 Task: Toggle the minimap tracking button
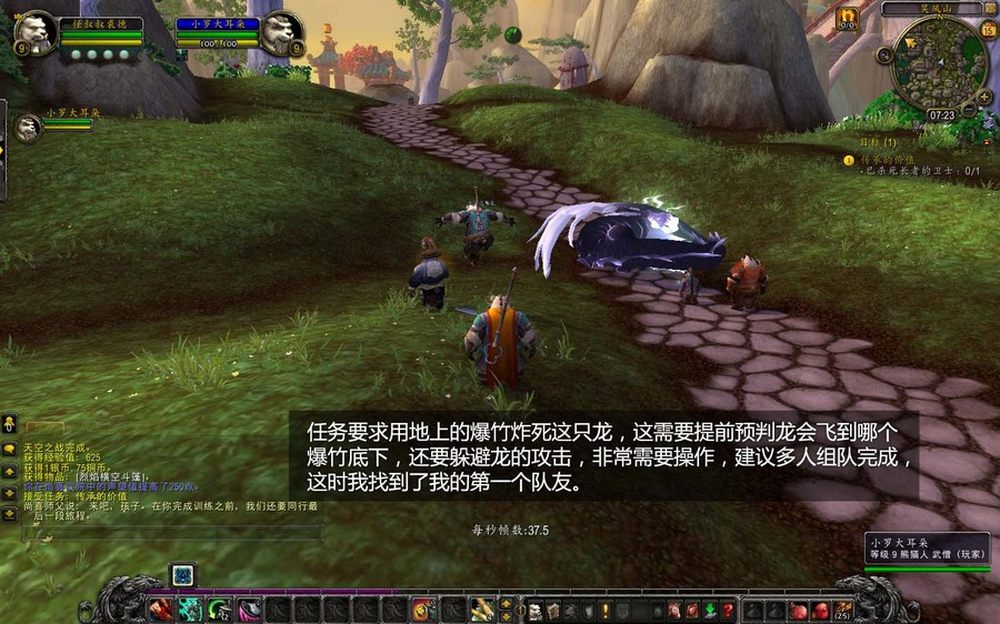[884, 55]
